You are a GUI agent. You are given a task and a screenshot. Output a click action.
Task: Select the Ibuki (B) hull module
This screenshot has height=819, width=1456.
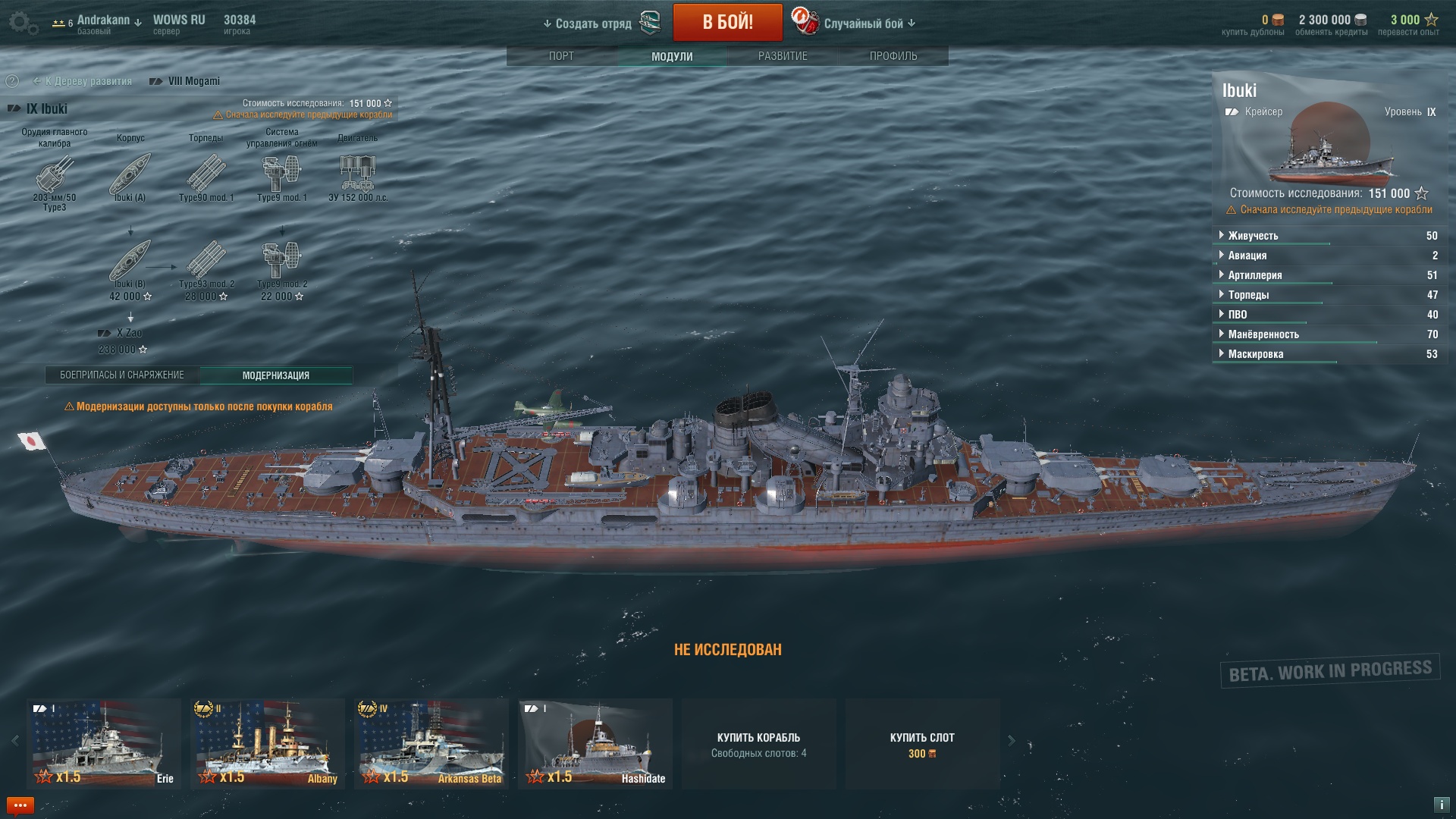tap(130, 262)
